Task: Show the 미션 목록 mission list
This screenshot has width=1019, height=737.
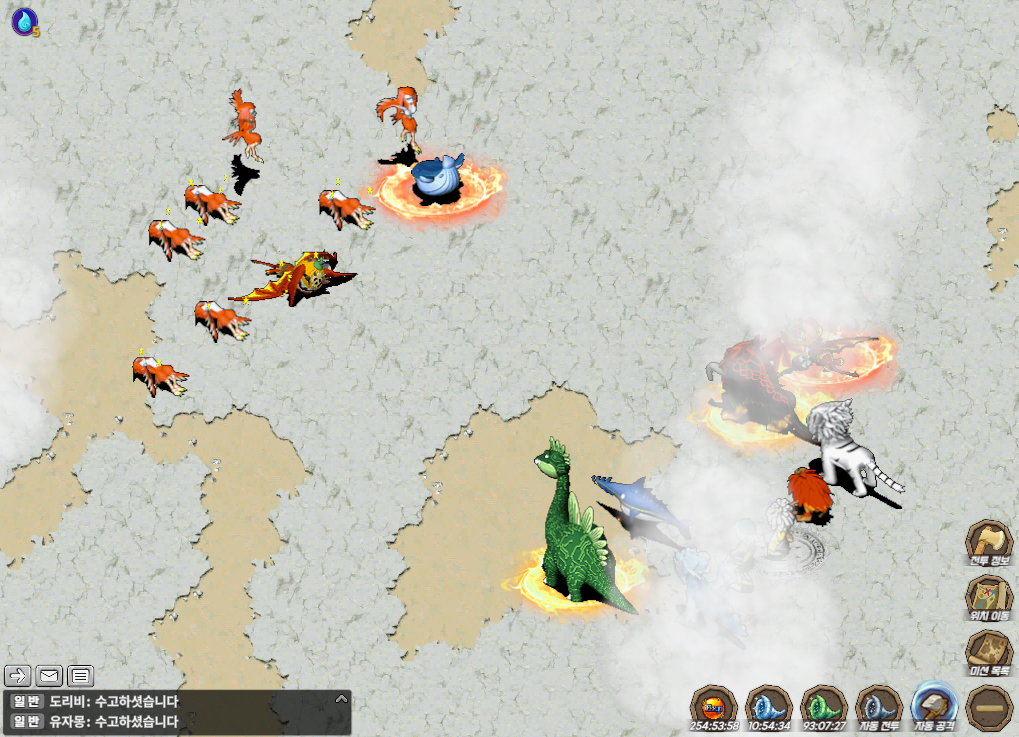Action: click(988, 654)
